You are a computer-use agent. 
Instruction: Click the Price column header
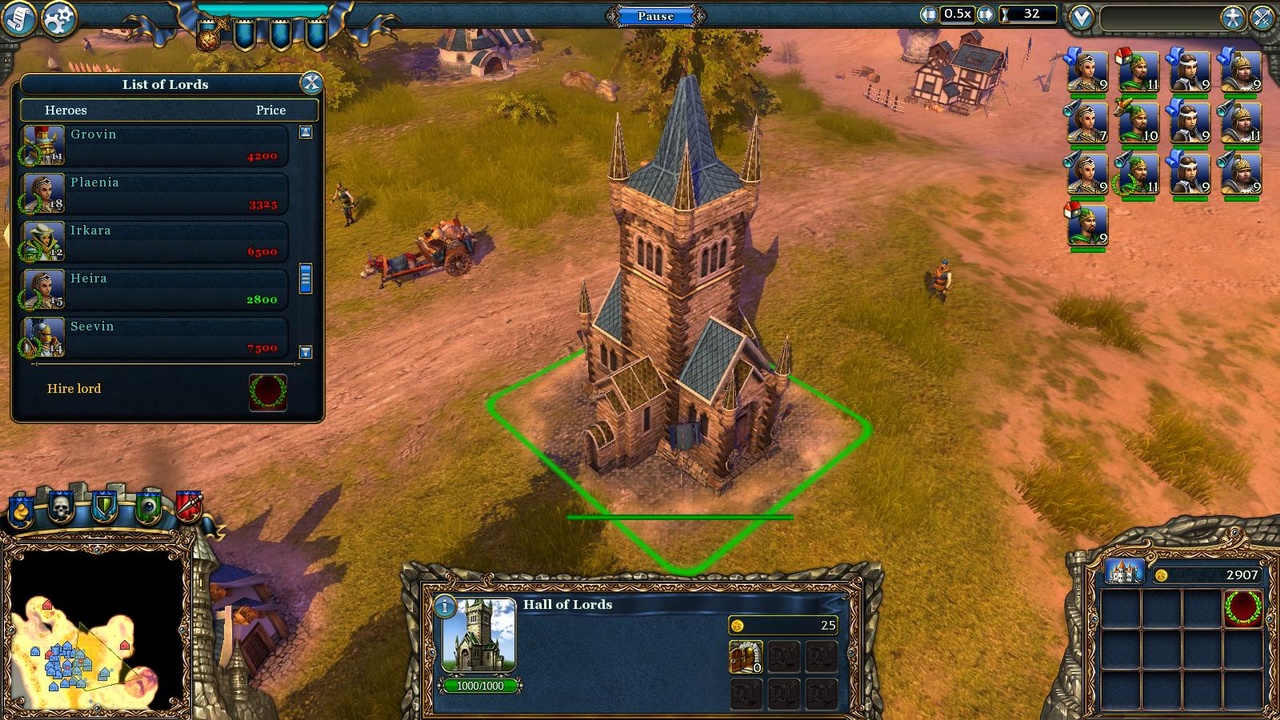tap(270, 110)
